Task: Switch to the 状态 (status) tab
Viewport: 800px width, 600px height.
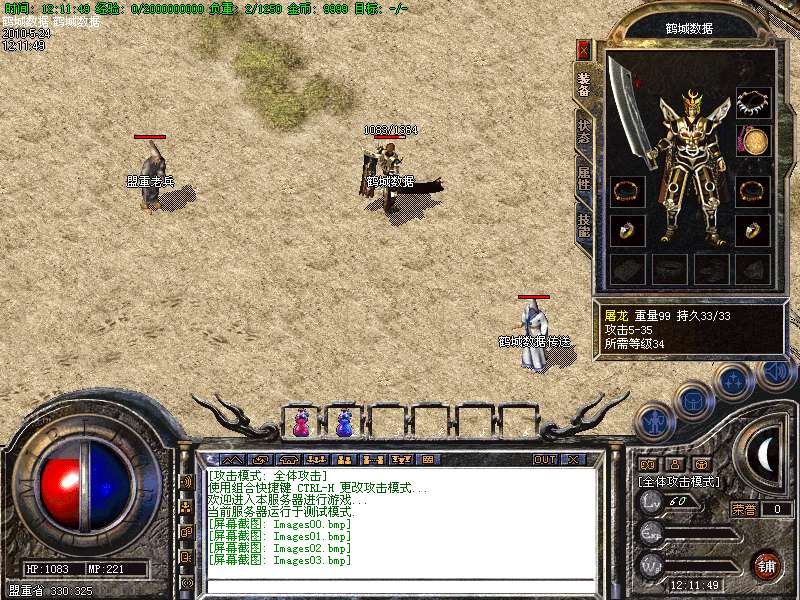Action: 584,132
